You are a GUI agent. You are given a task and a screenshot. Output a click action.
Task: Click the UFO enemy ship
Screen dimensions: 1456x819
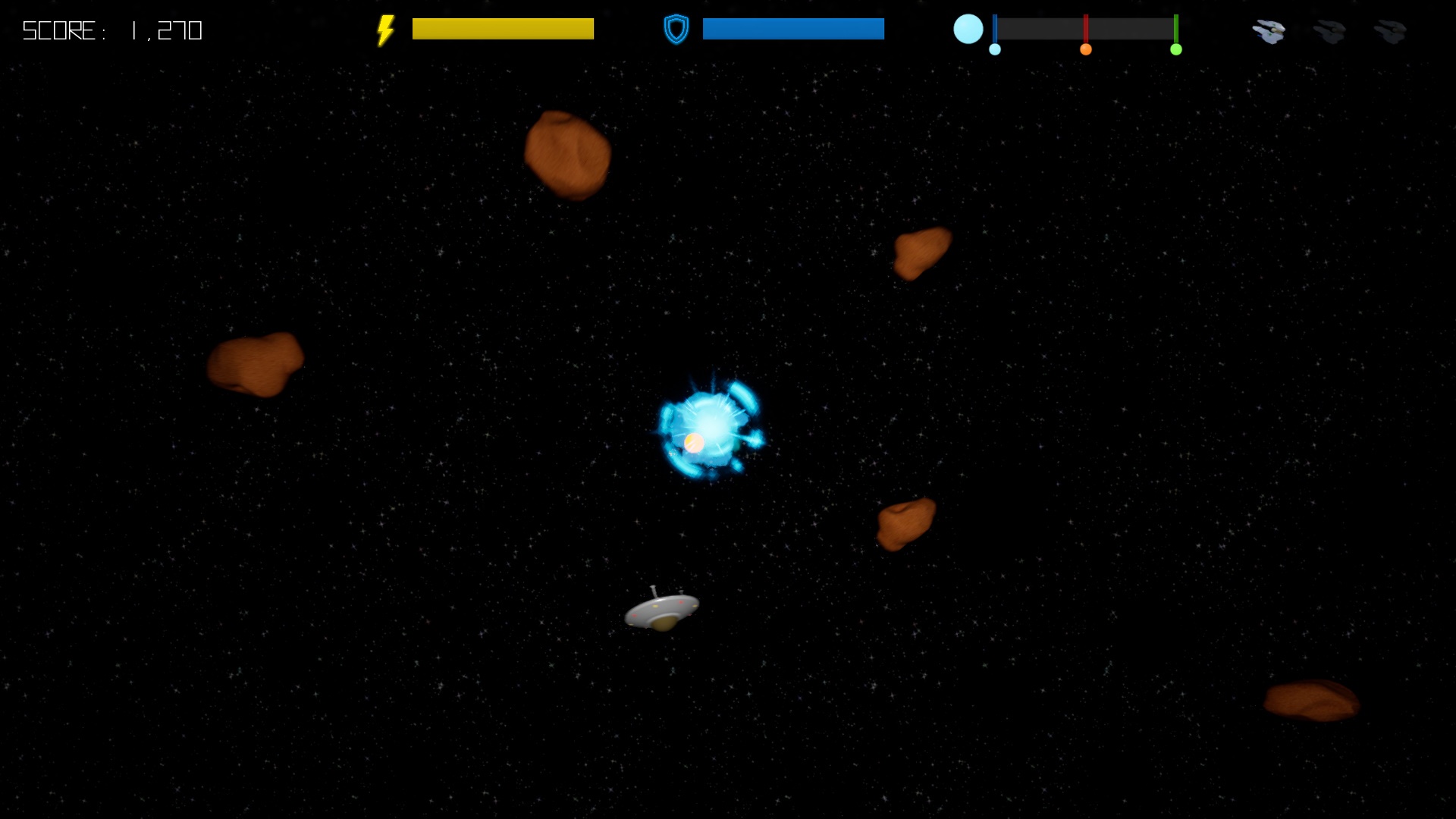(661, 610)
